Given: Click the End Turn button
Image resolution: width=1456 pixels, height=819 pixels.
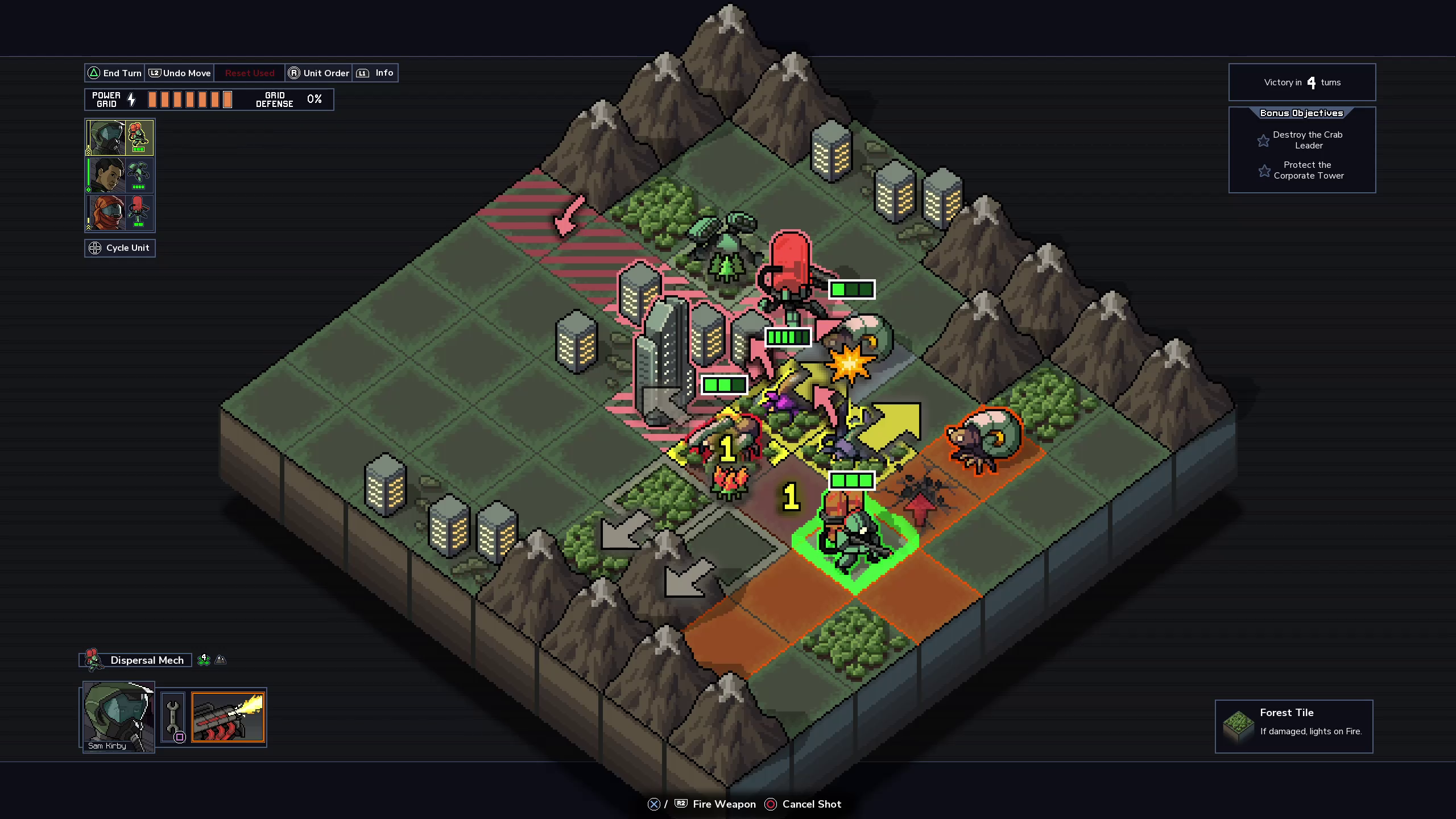Looking at the screenshot, I should click(114, 73).
